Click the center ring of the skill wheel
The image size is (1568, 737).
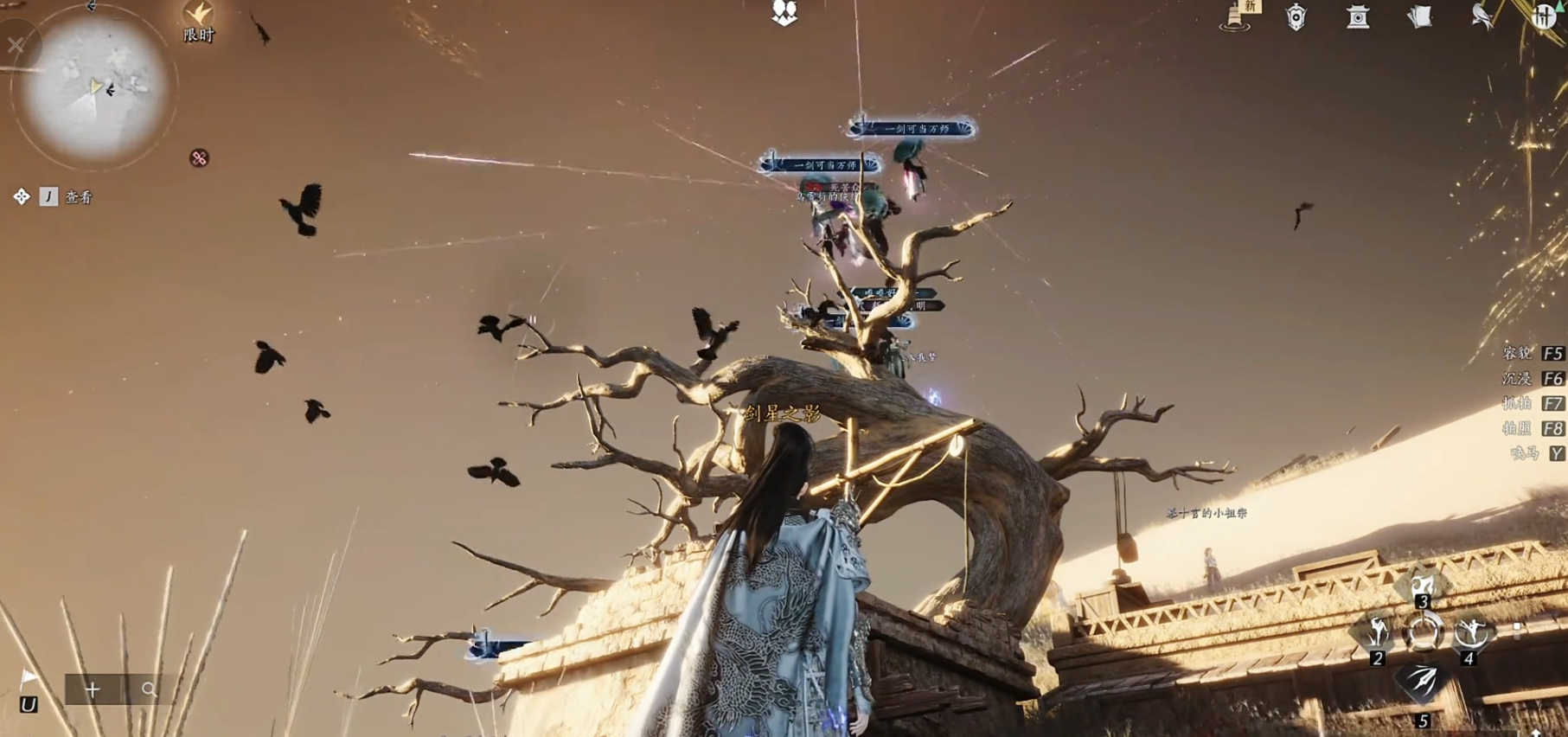[x=1423, y=633]
